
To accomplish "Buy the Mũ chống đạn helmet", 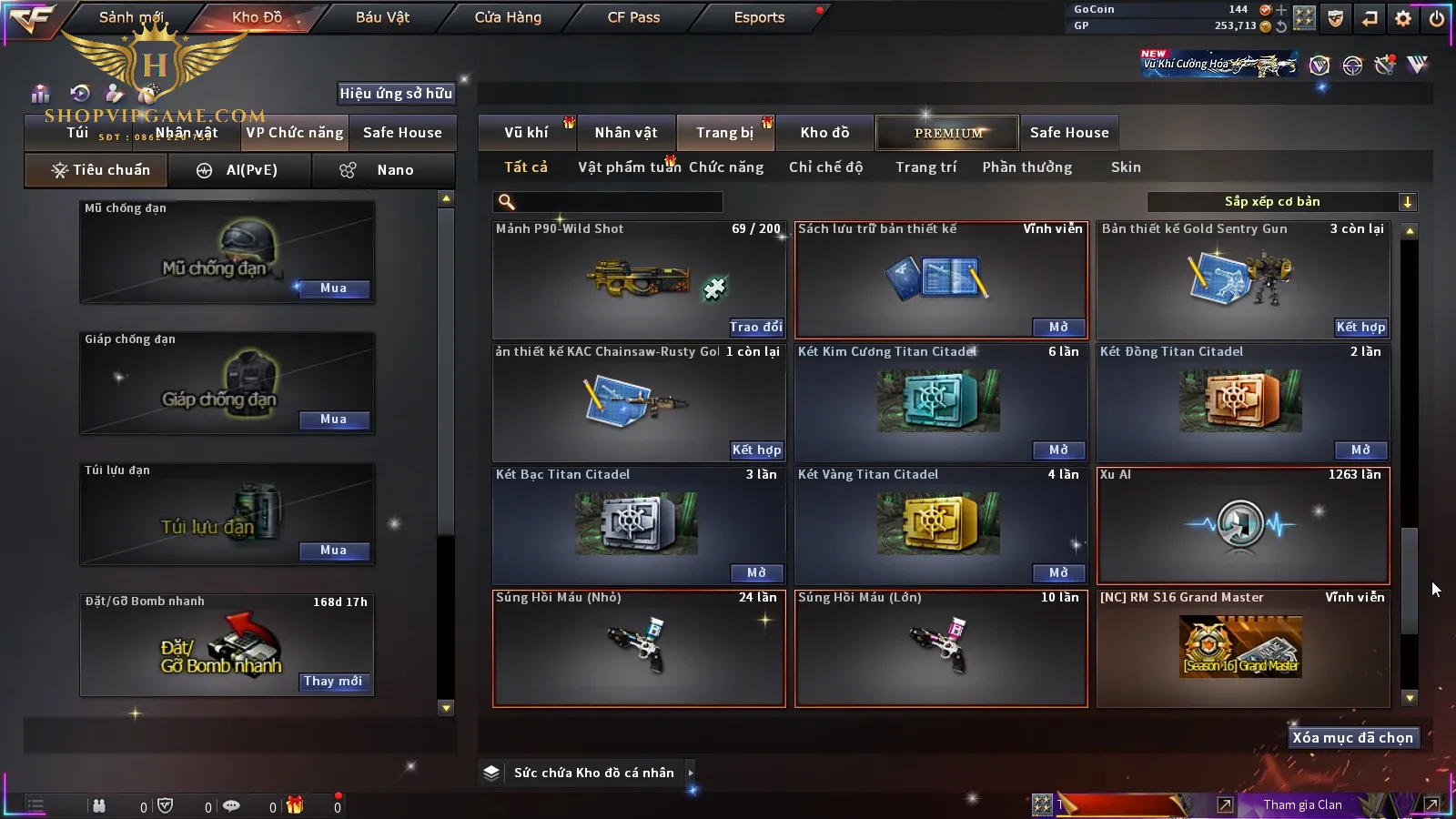I will [x=333, y=288].
